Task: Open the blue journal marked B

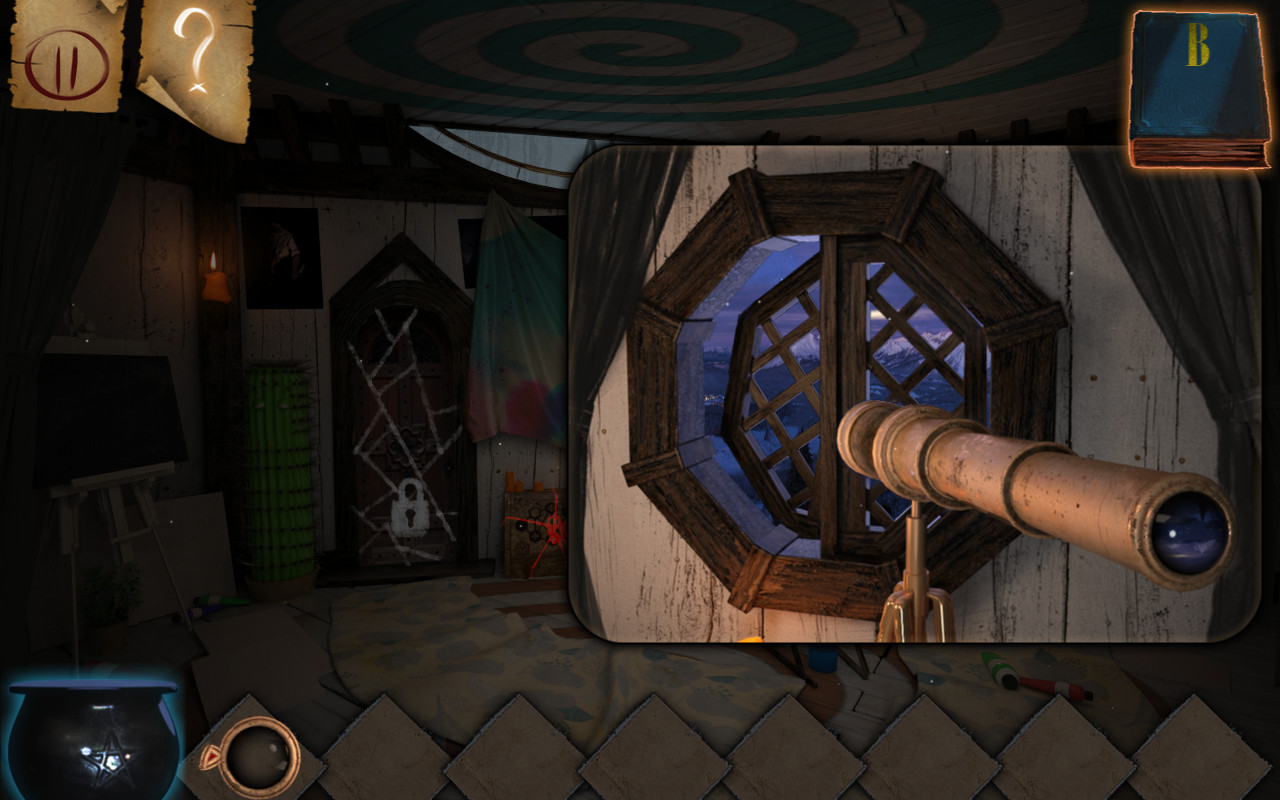Action: [x=1198, y=80]
